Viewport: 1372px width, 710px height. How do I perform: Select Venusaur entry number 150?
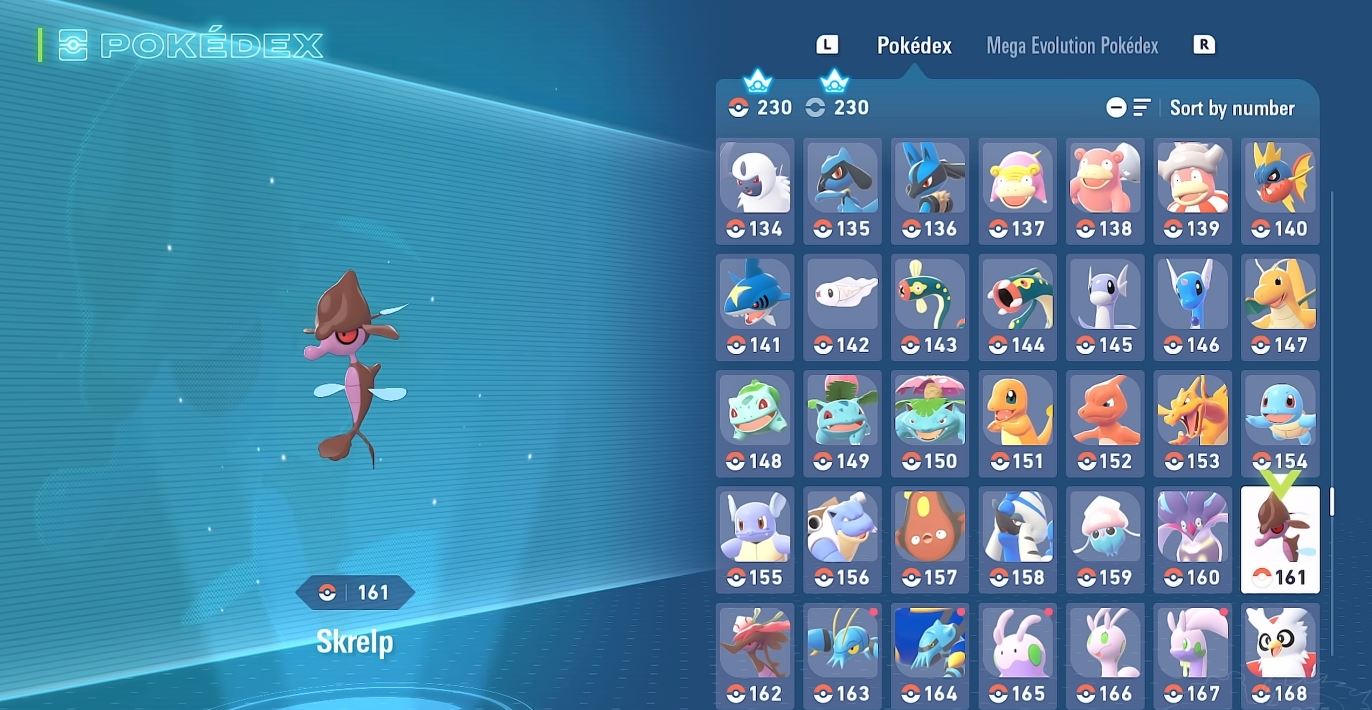pyautogui.click(x=930, y=423)
